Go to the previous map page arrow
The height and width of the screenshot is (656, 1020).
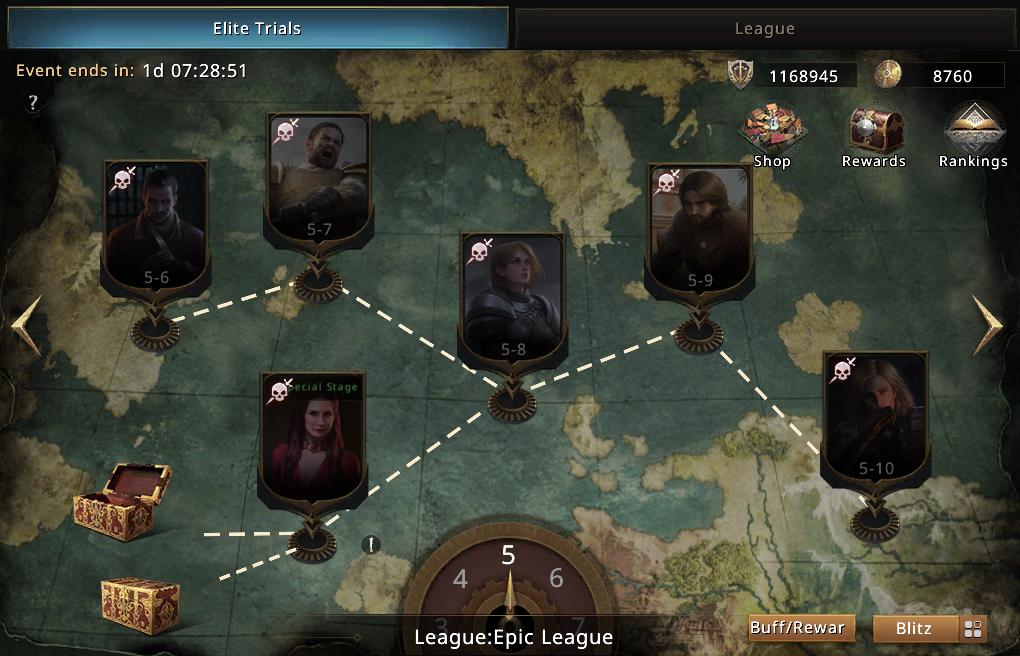coord(25,325)
